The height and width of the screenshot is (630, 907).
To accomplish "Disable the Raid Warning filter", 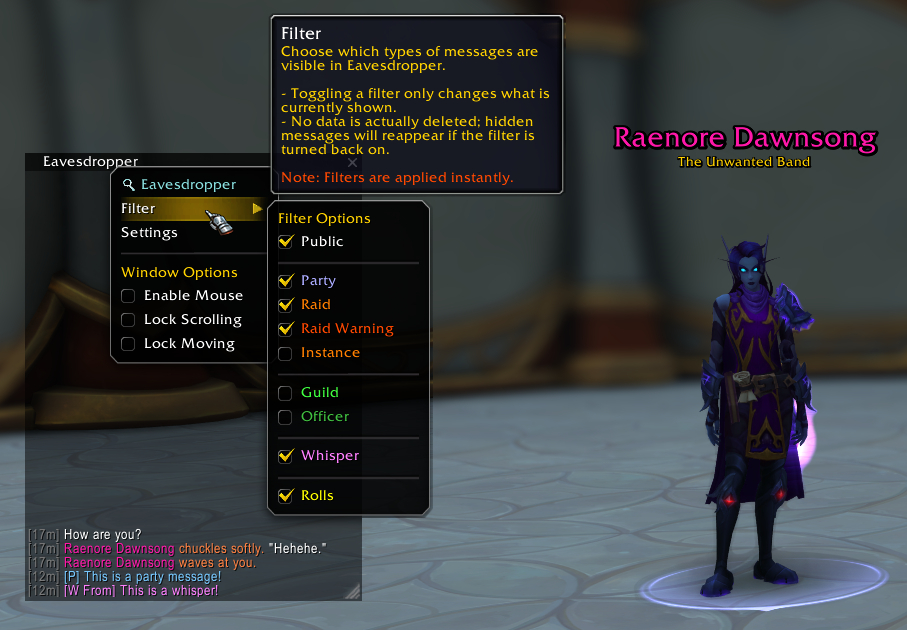I will tap(286, 329).
